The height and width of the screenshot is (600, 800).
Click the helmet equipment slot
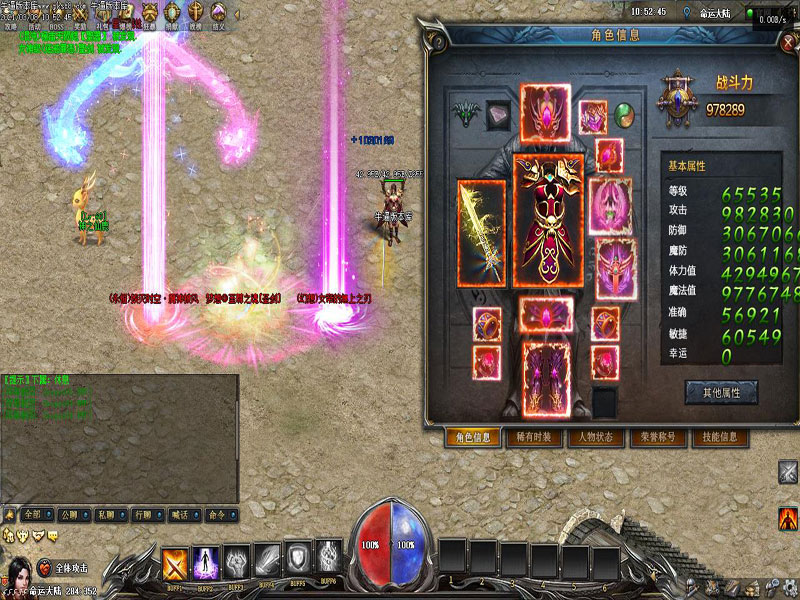coord(545,112)
